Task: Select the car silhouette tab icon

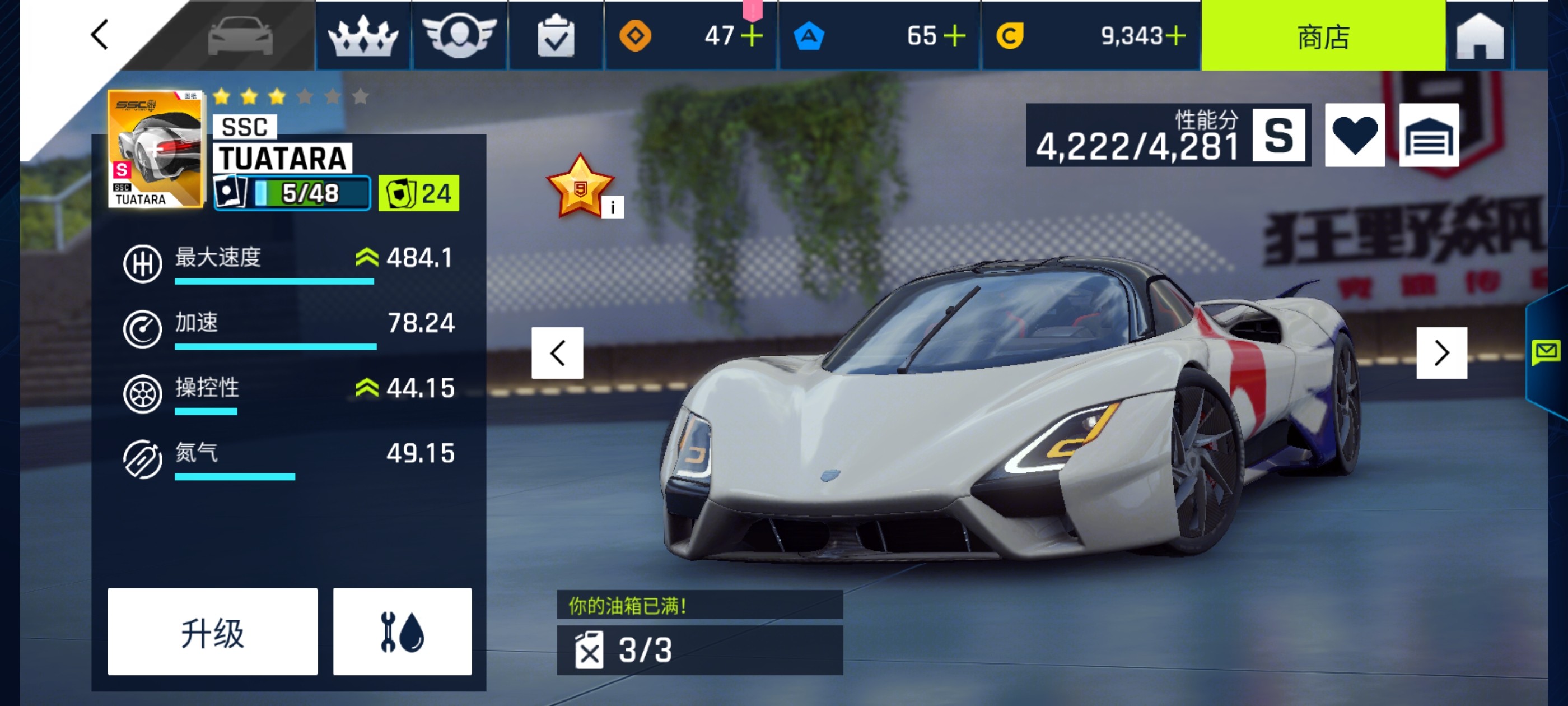Action: pos(240,36)
